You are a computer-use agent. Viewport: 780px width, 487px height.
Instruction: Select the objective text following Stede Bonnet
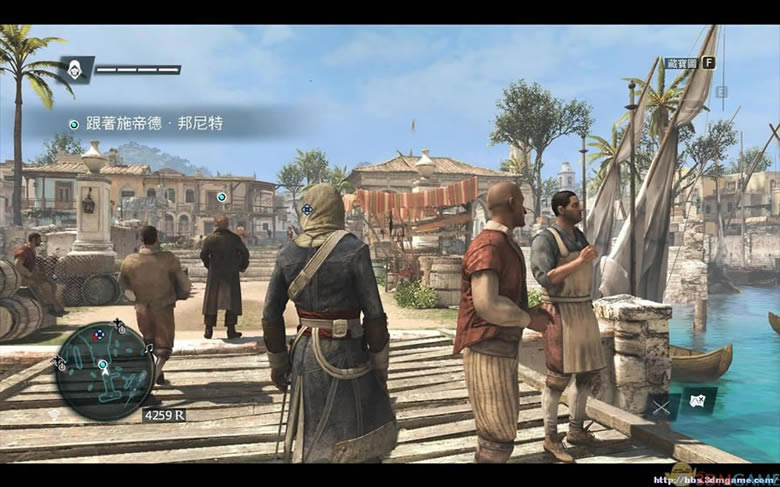click(154, 123)
